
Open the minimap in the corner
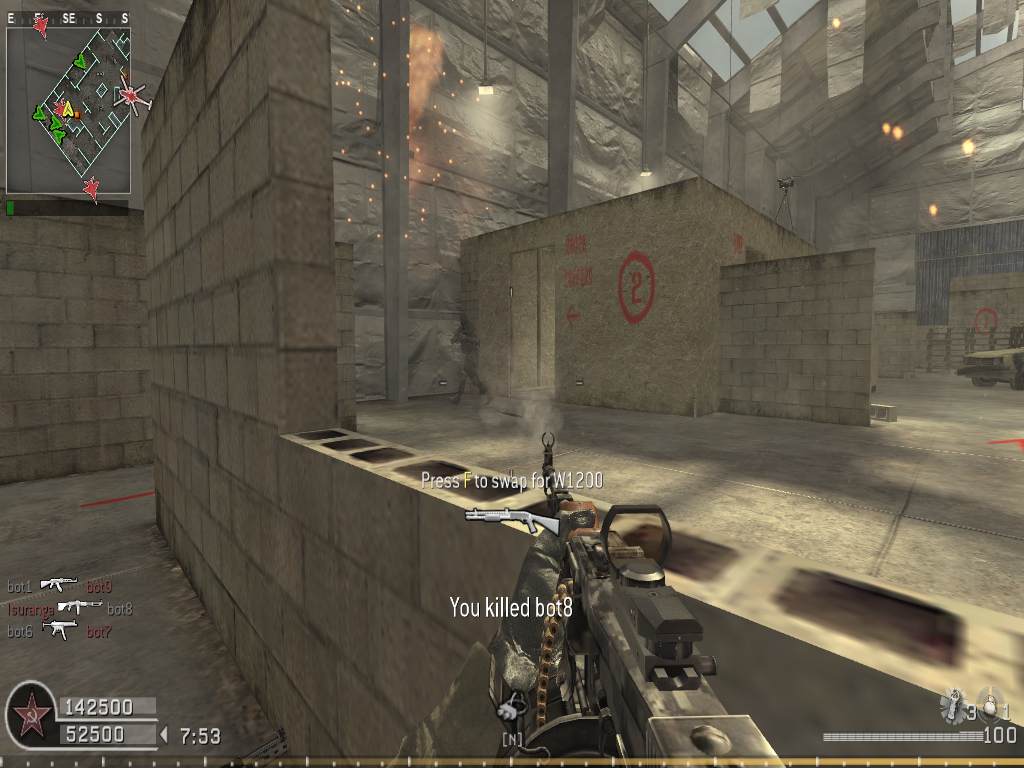pos(68,110)
